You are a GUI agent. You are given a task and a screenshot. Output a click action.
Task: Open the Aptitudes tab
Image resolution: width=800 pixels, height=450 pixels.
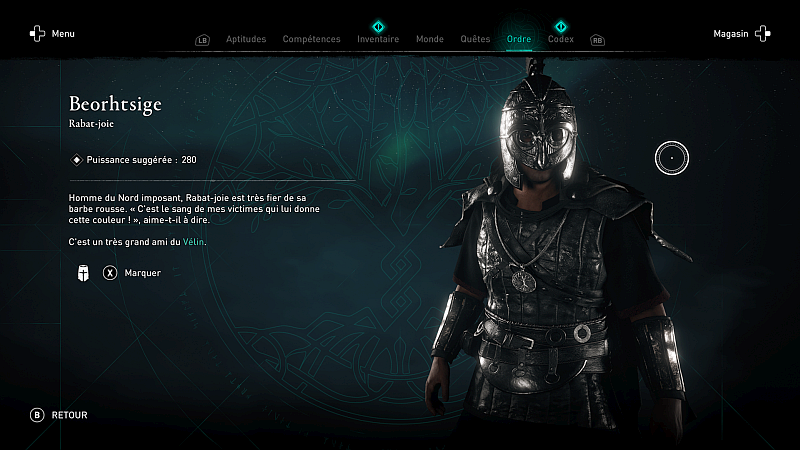(246, 39)
